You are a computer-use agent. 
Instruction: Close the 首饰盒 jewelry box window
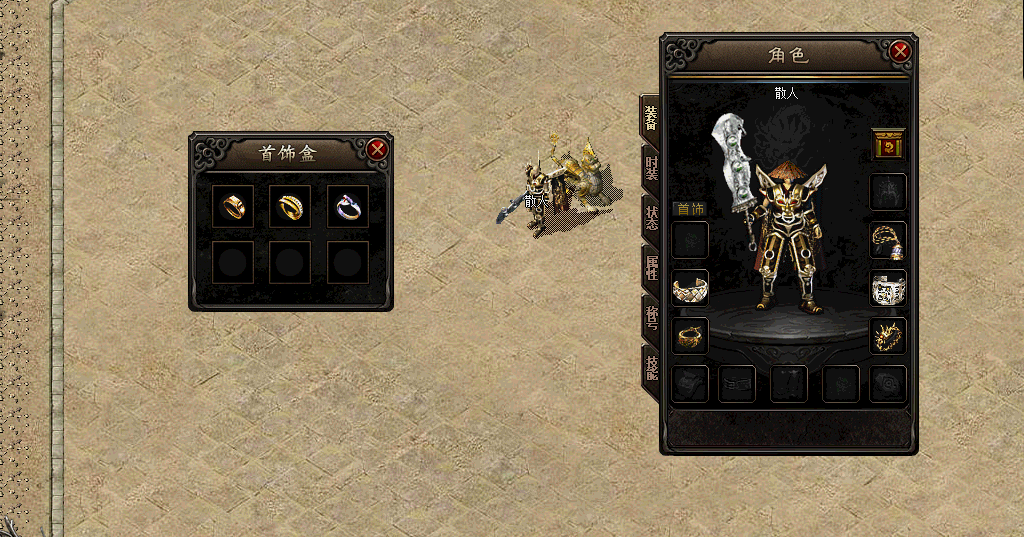377,150
